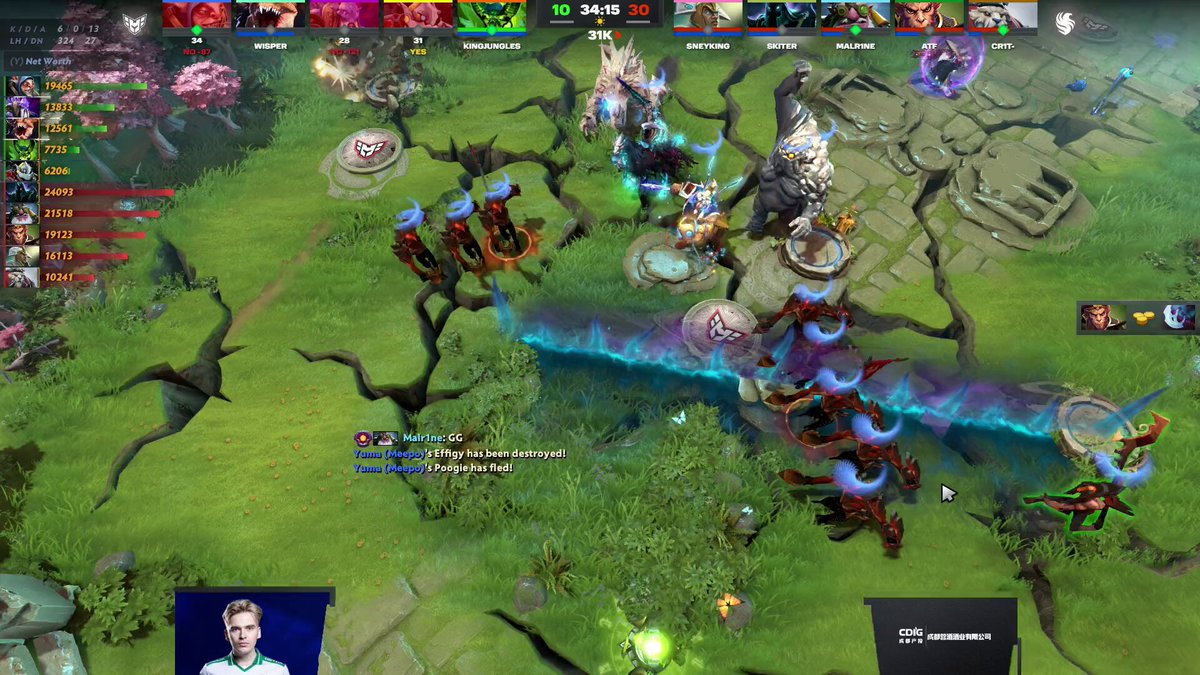Screen dimensions: 1200x675
Task: Click the player webcam feed thumbnail
Action: 252,633
